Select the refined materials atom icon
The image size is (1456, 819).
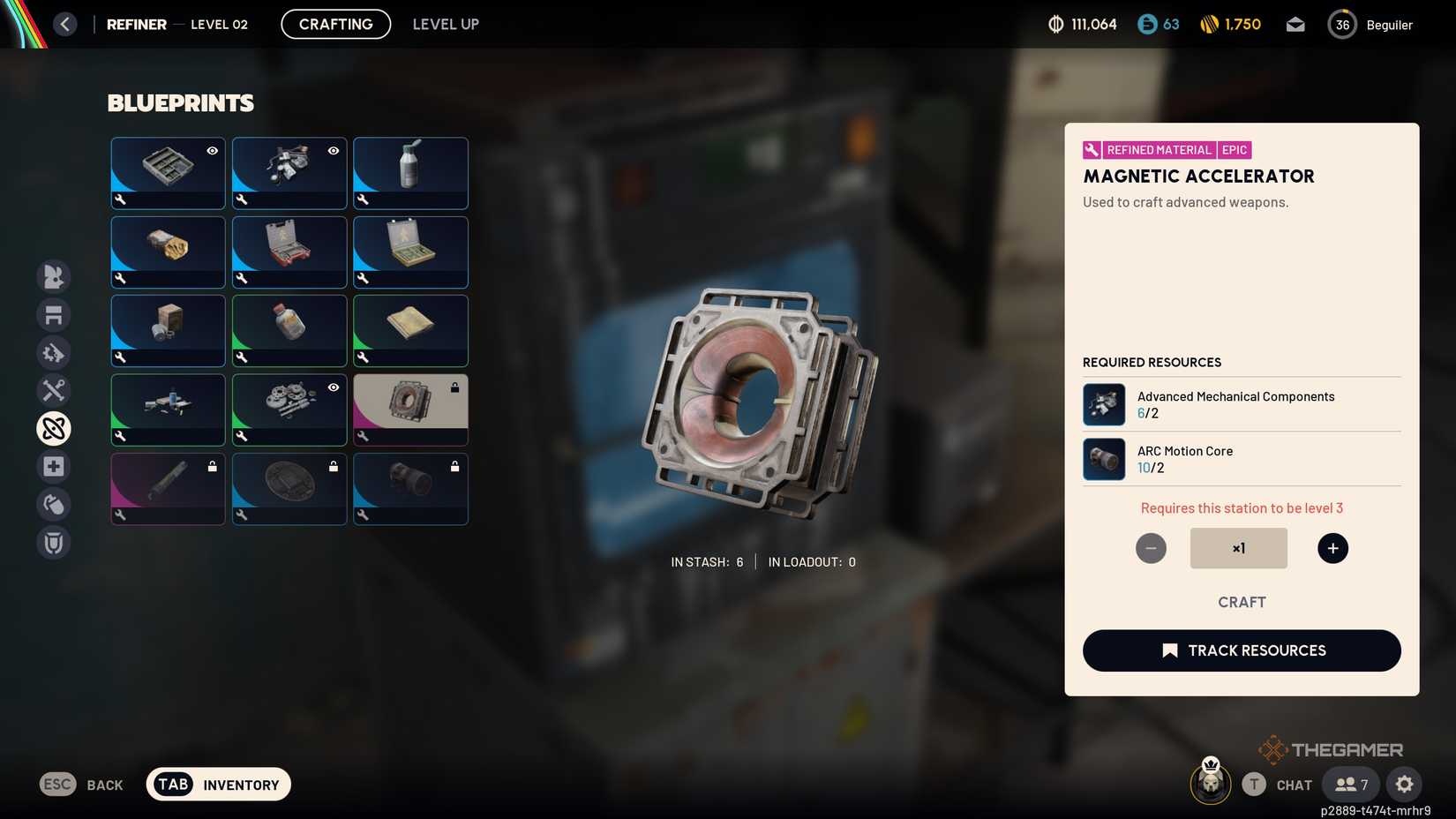[x=53, y=428]
